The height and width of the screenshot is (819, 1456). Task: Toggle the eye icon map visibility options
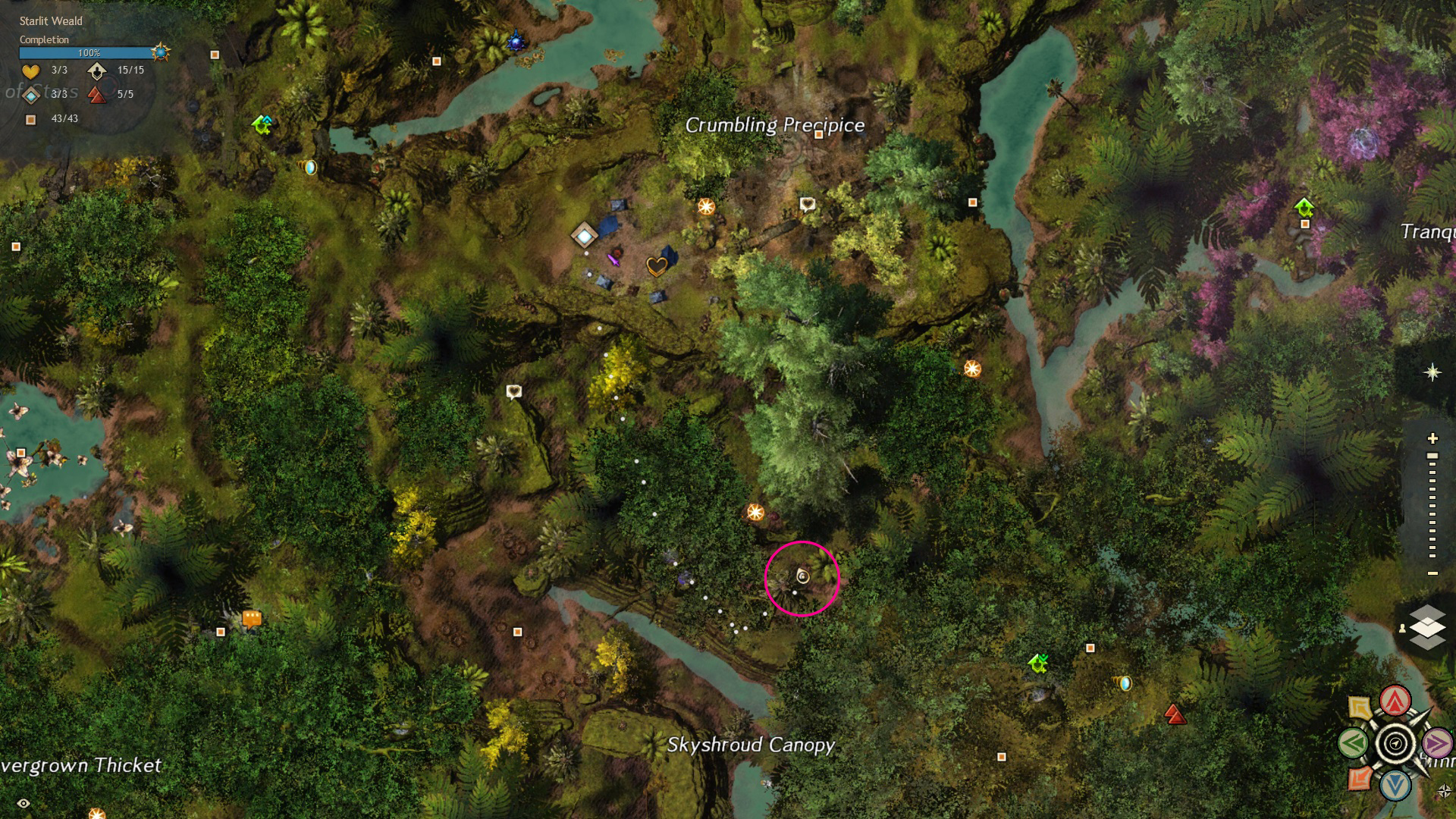(24, 803)
